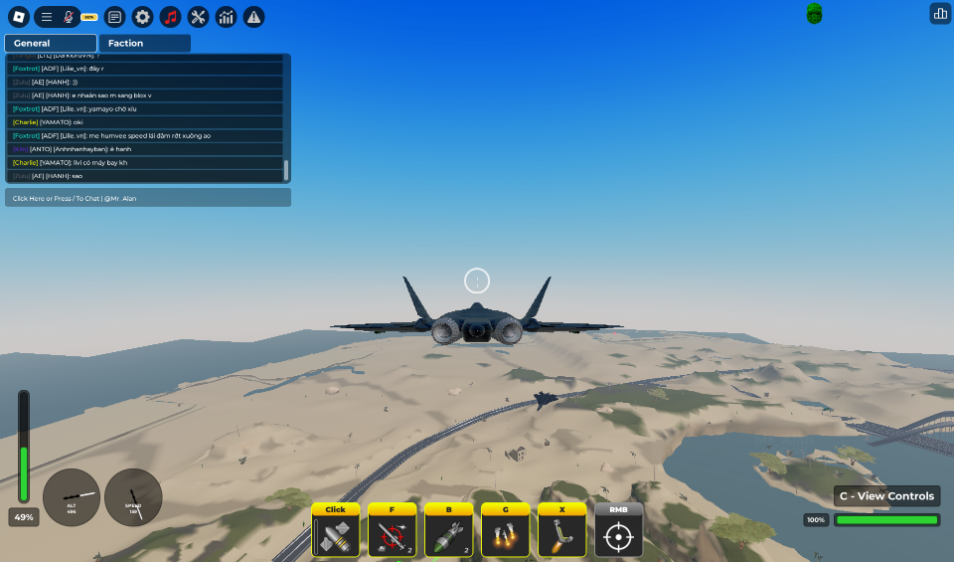Show the statistics bar chart icon
954x562 pixels.
[x=226, y=16]
